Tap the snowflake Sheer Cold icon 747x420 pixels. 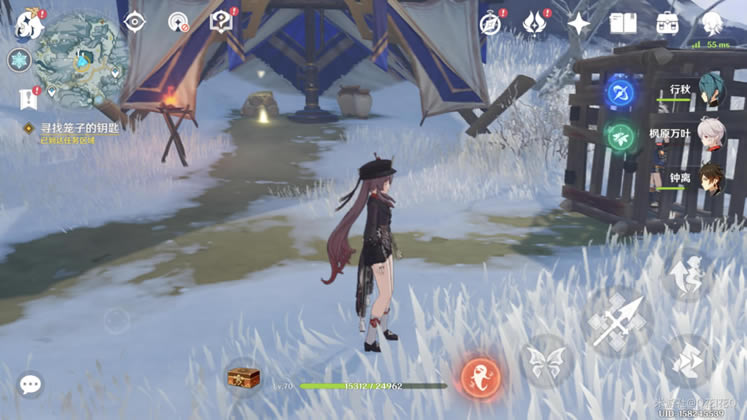click(19, 60)
